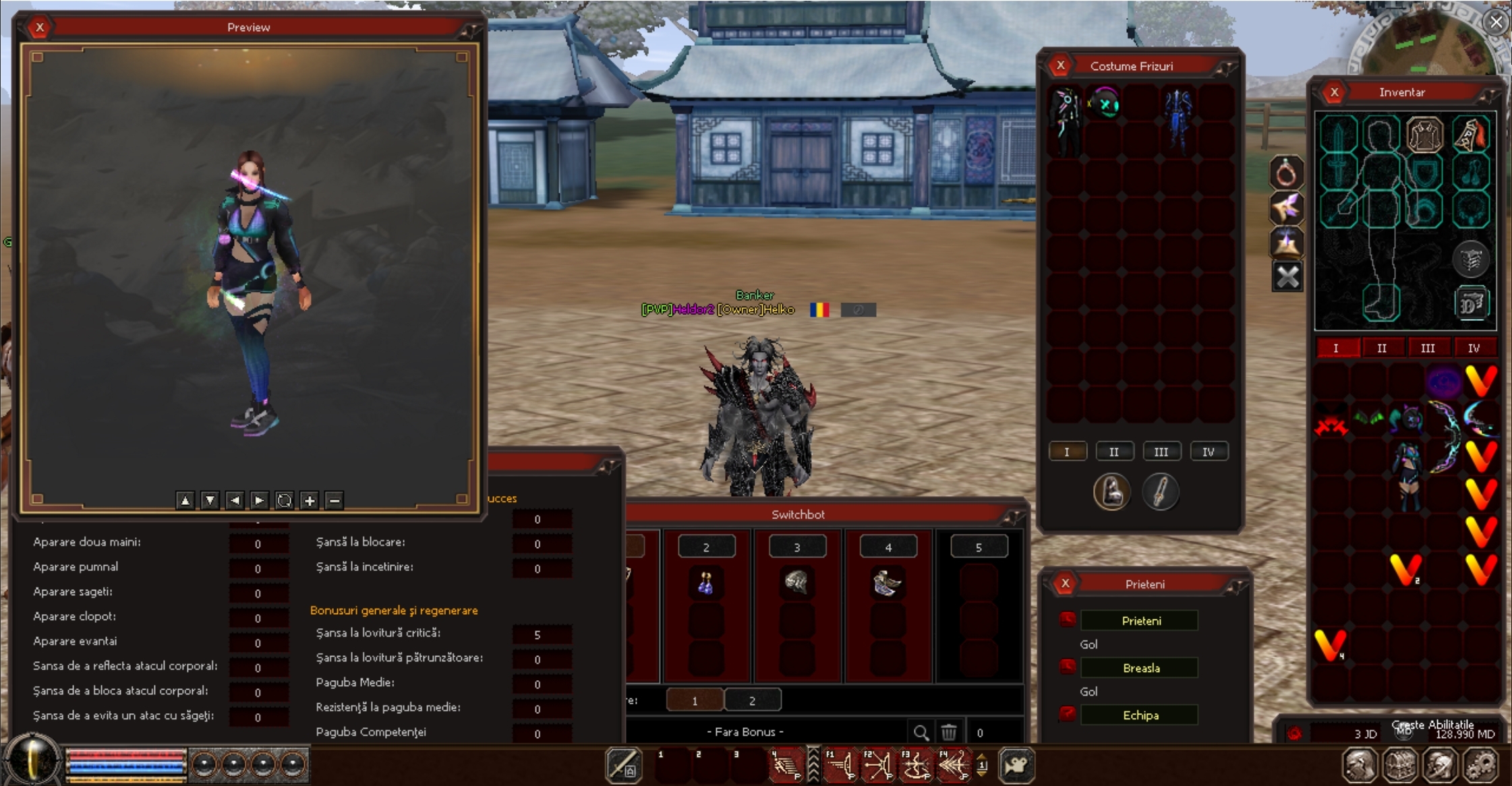Click the Prieteni button in the friends panel
The image size is (1512, 786).
click(1140, 620)
